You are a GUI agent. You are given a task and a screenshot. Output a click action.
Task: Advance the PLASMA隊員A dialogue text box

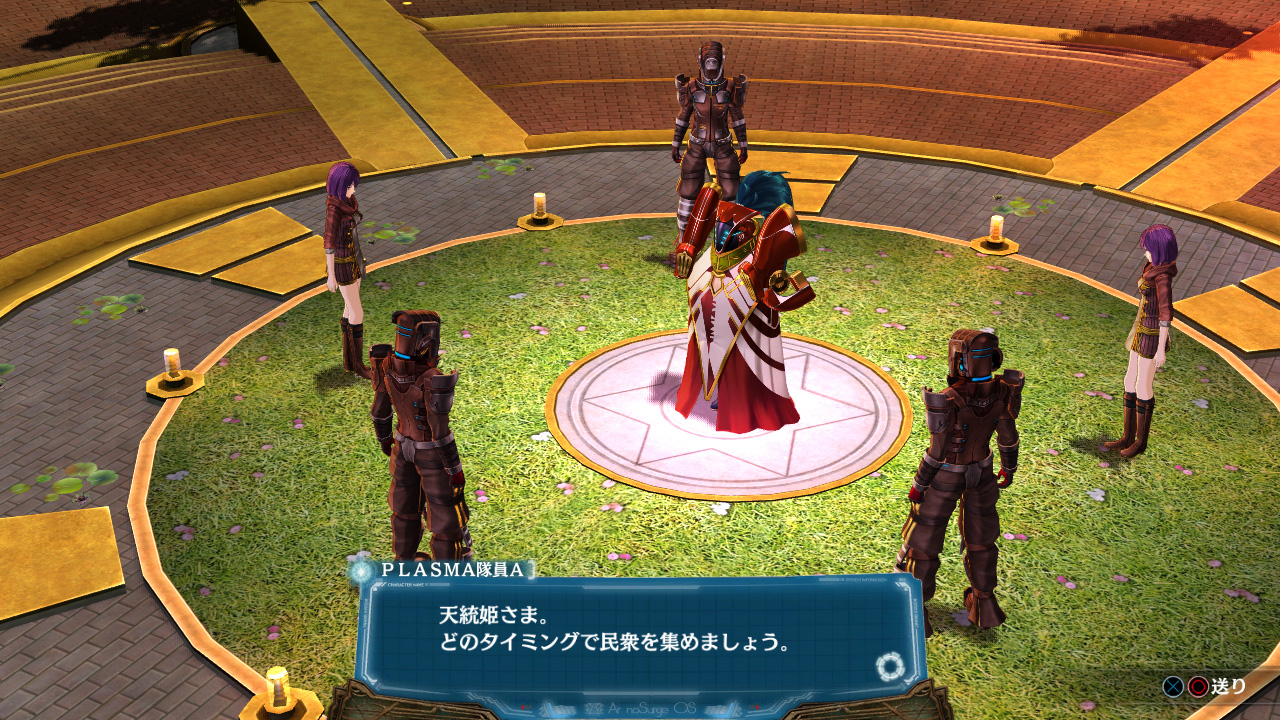[640, 630]
